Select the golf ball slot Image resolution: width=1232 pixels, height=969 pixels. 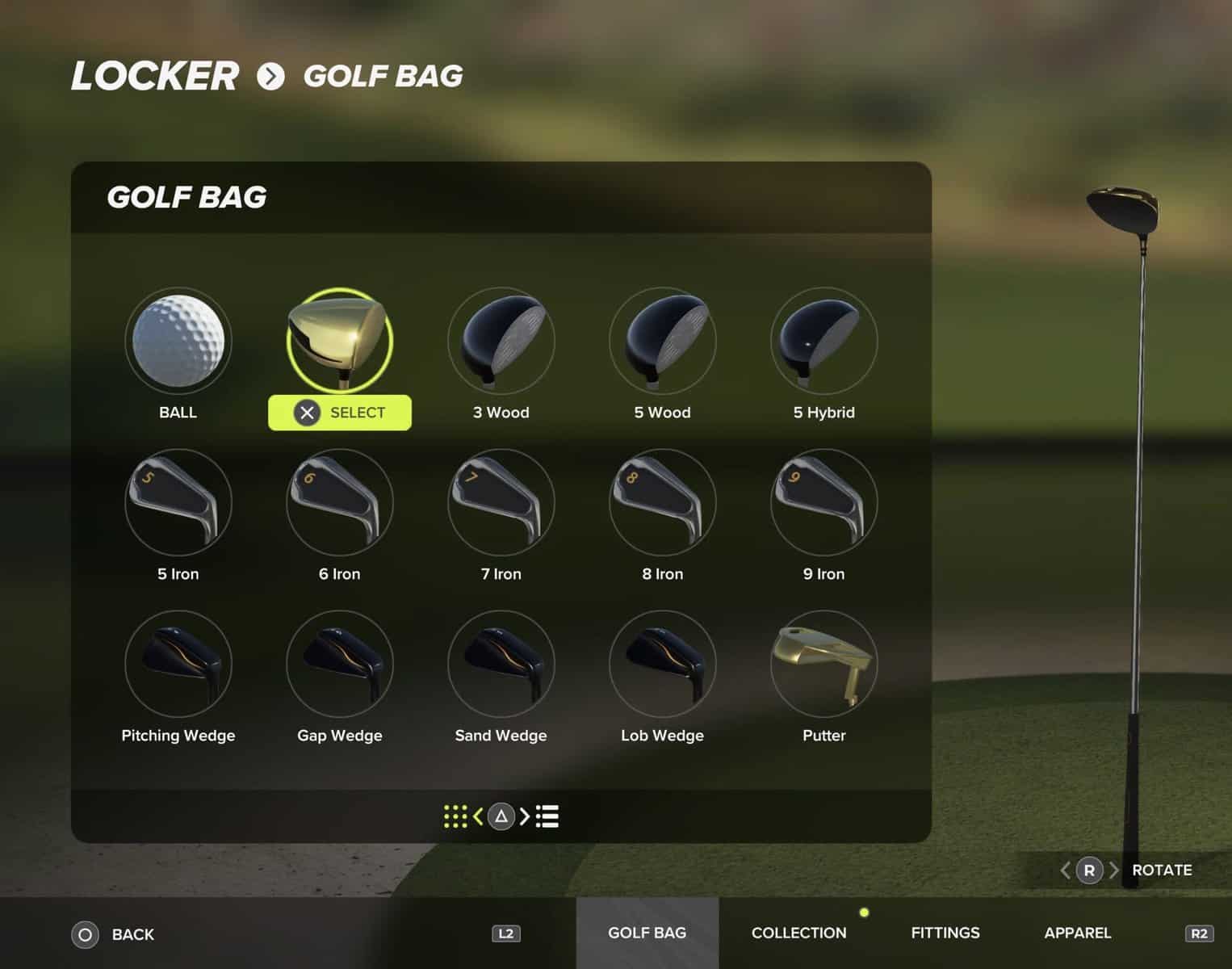tap(178, 341)
